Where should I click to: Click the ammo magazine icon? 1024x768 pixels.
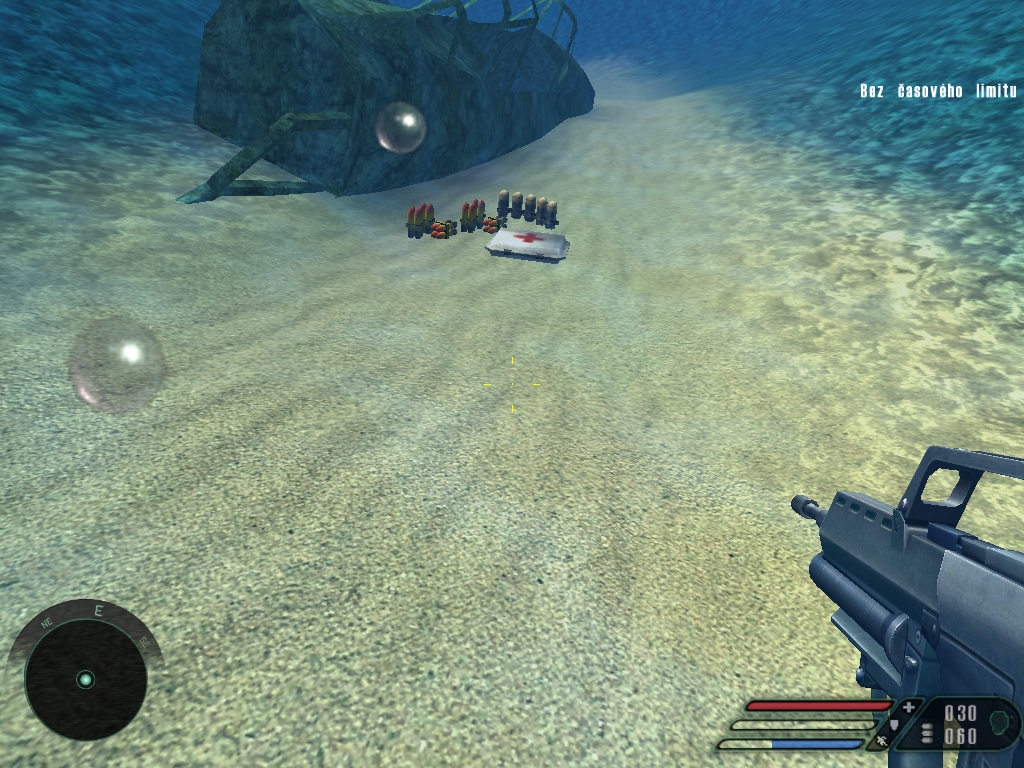tap(927, 732)
